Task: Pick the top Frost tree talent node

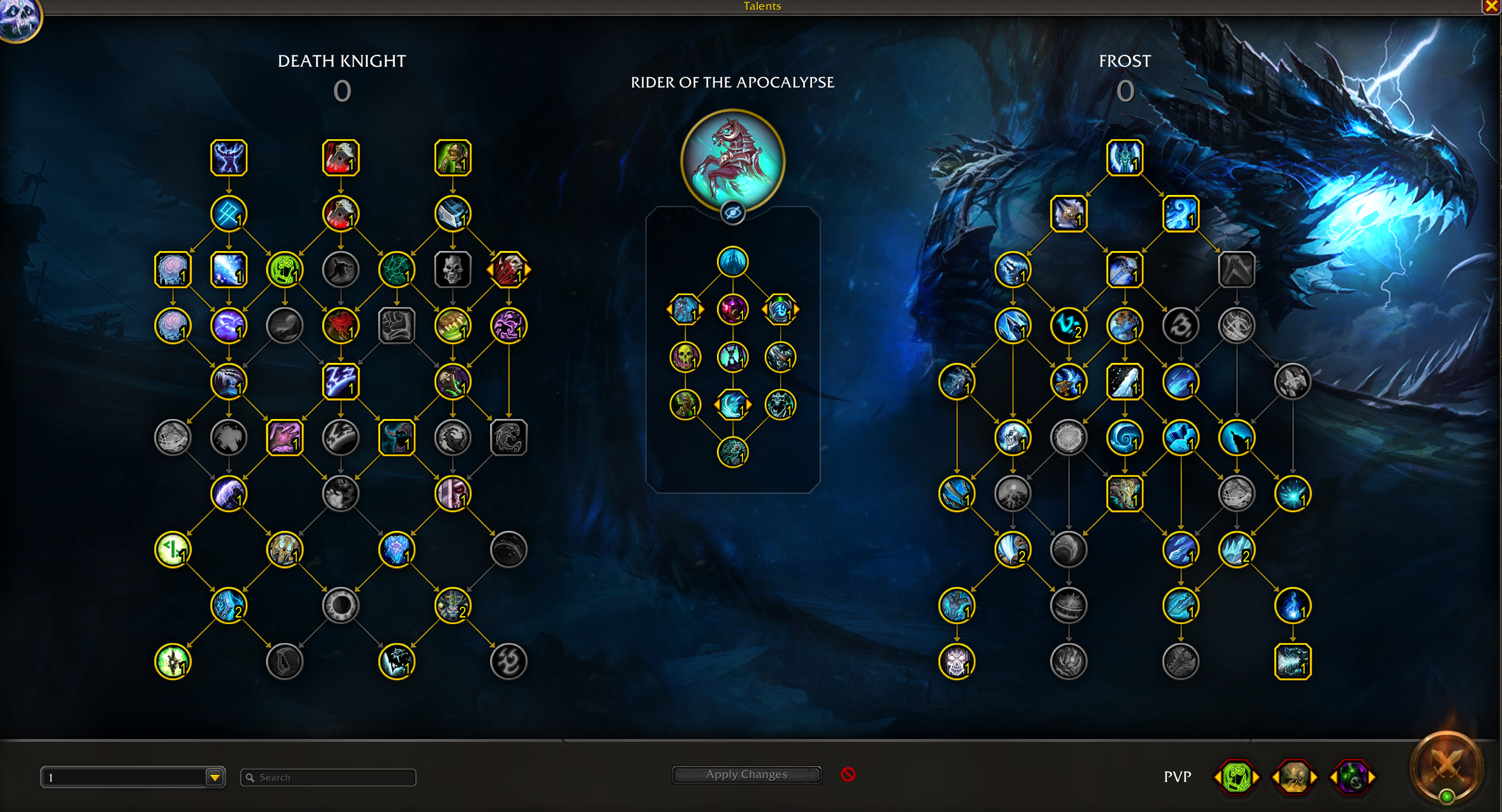Action: [x=1124, y=158]
